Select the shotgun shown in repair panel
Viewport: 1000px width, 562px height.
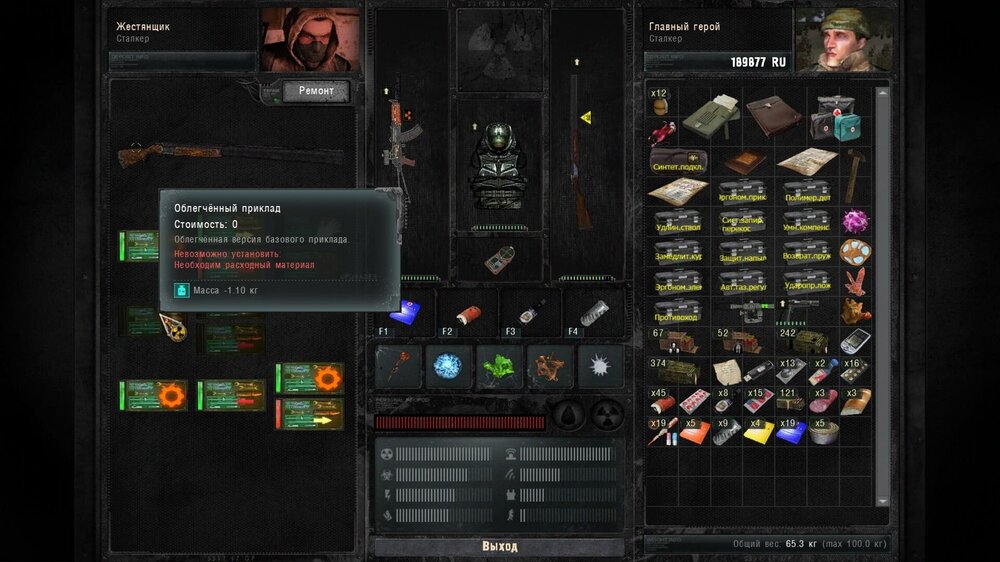pyautogui.click(x=230, y=155)
